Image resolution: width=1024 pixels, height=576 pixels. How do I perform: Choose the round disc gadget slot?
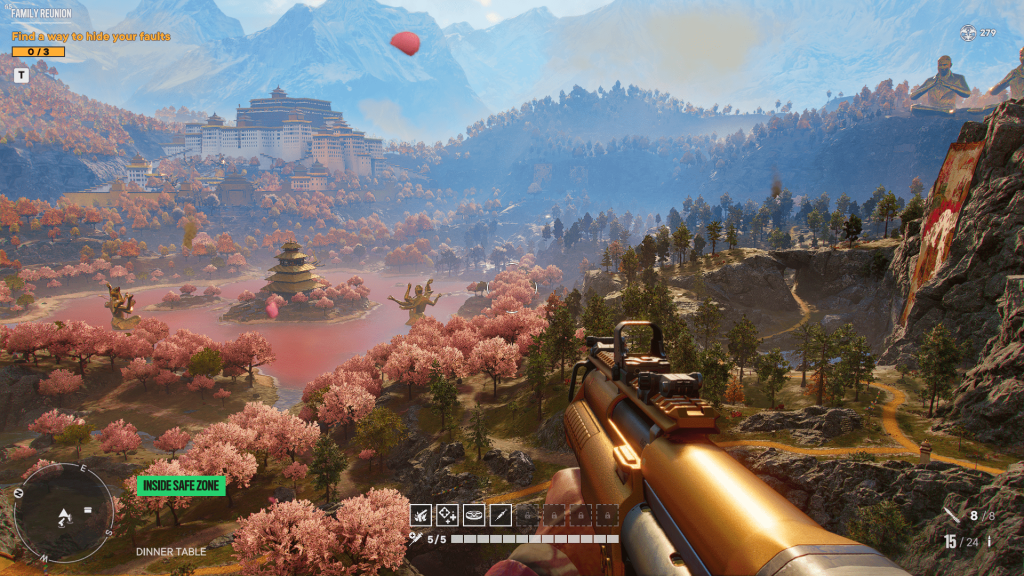tap(473, 515)
